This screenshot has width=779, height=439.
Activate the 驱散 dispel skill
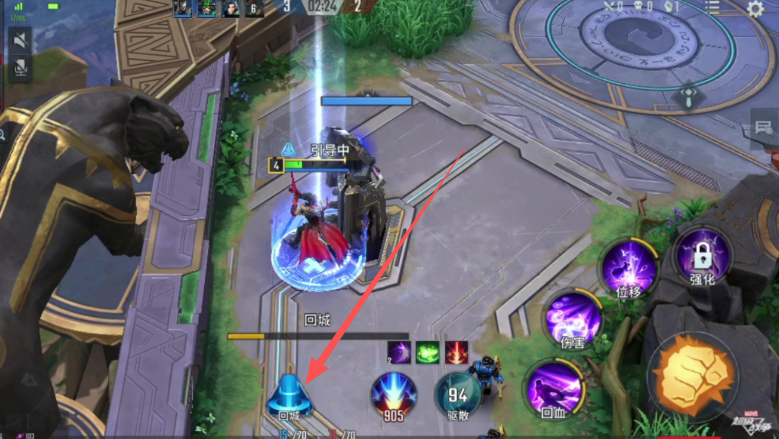457,394
